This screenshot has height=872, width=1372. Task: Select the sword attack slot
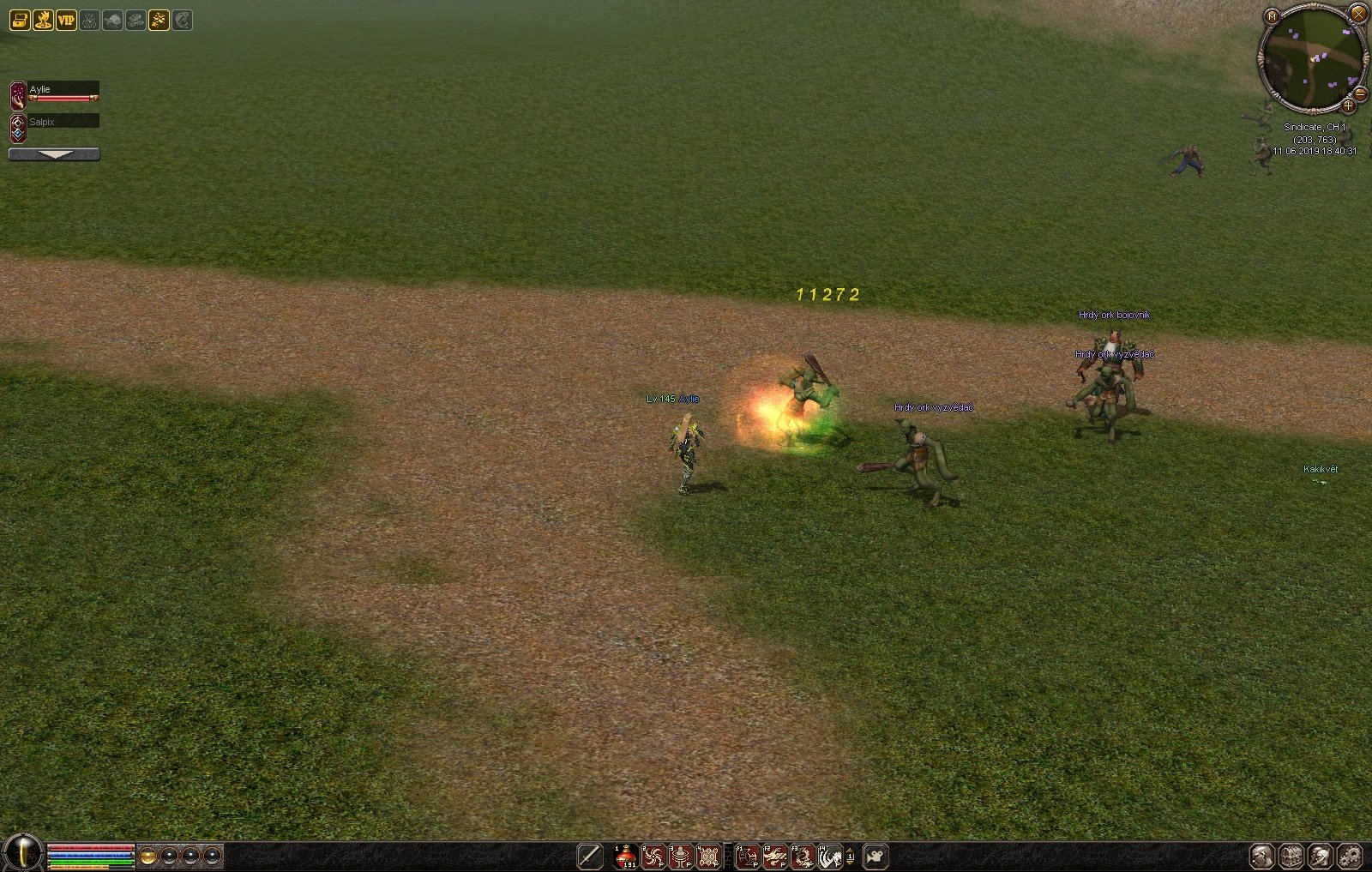click(x=590, y=856)
